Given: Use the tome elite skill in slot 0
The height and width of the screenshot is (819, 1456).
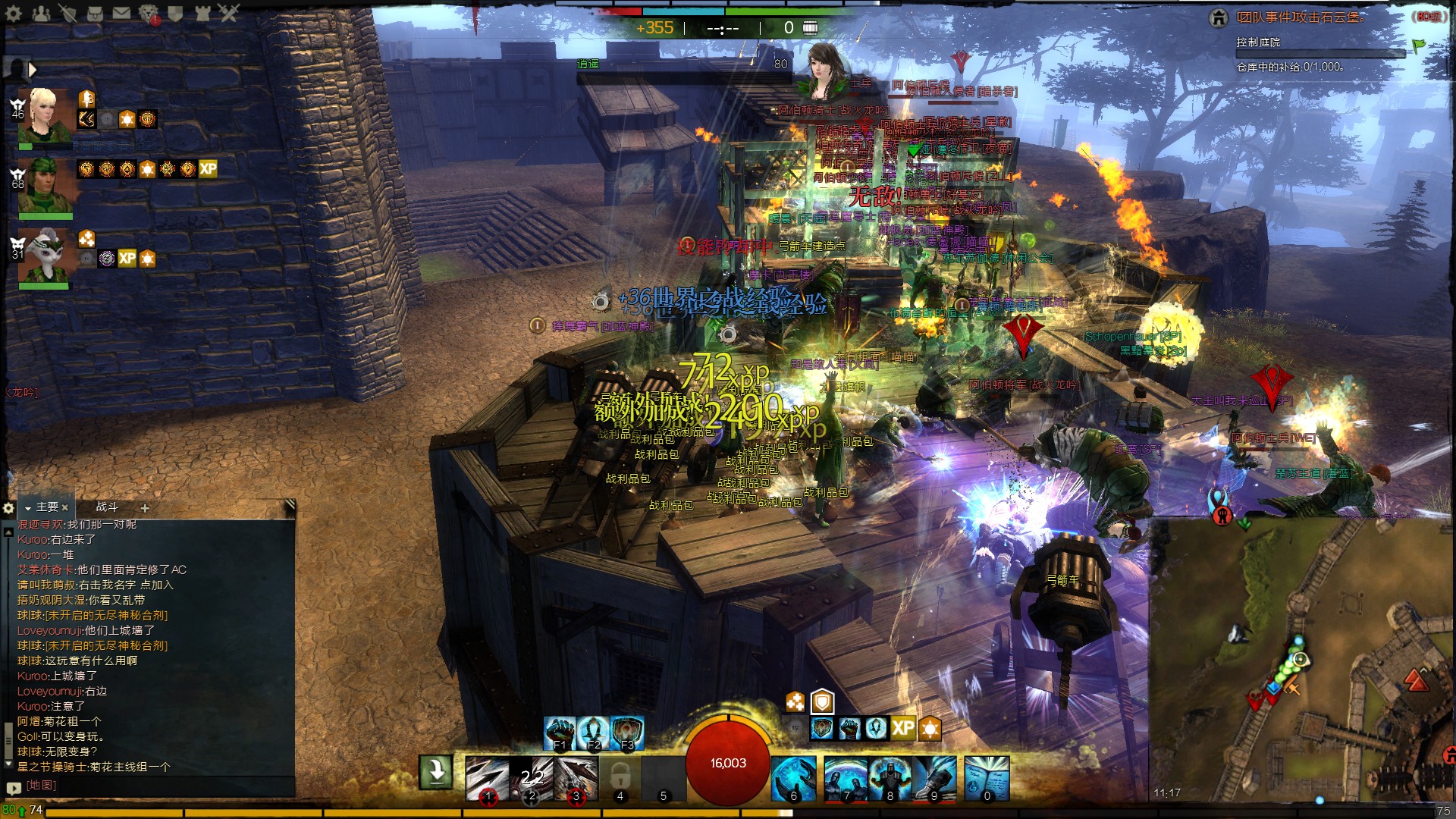Looking at the screenshot, I should click(x=987, y=778).
